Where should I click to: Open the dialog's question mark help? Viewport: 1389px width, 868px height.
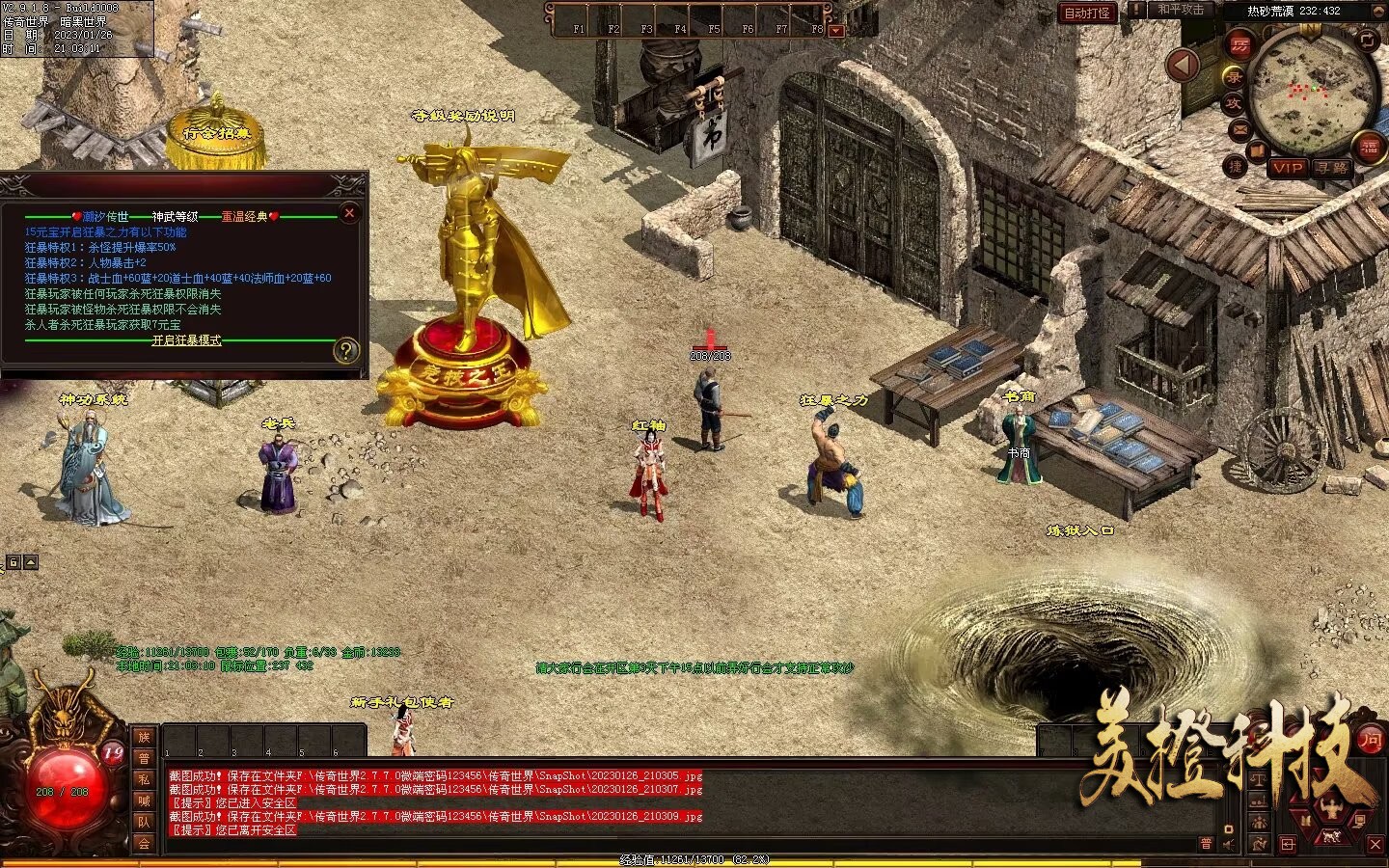(x=345, y=351)
